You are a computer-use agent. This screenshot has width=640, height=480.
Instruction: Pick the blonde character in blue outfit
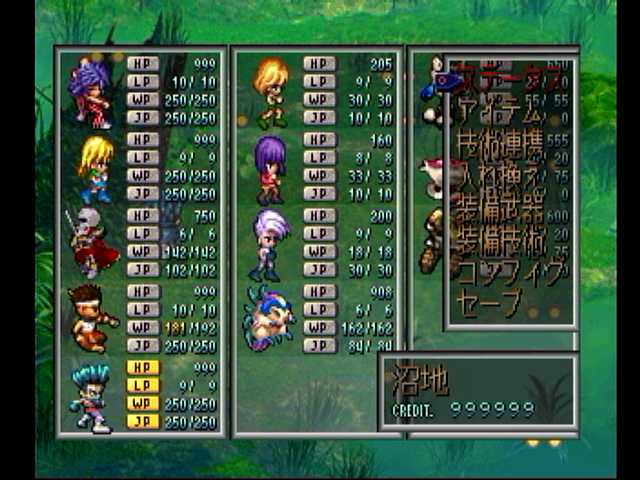click(95, 168)
